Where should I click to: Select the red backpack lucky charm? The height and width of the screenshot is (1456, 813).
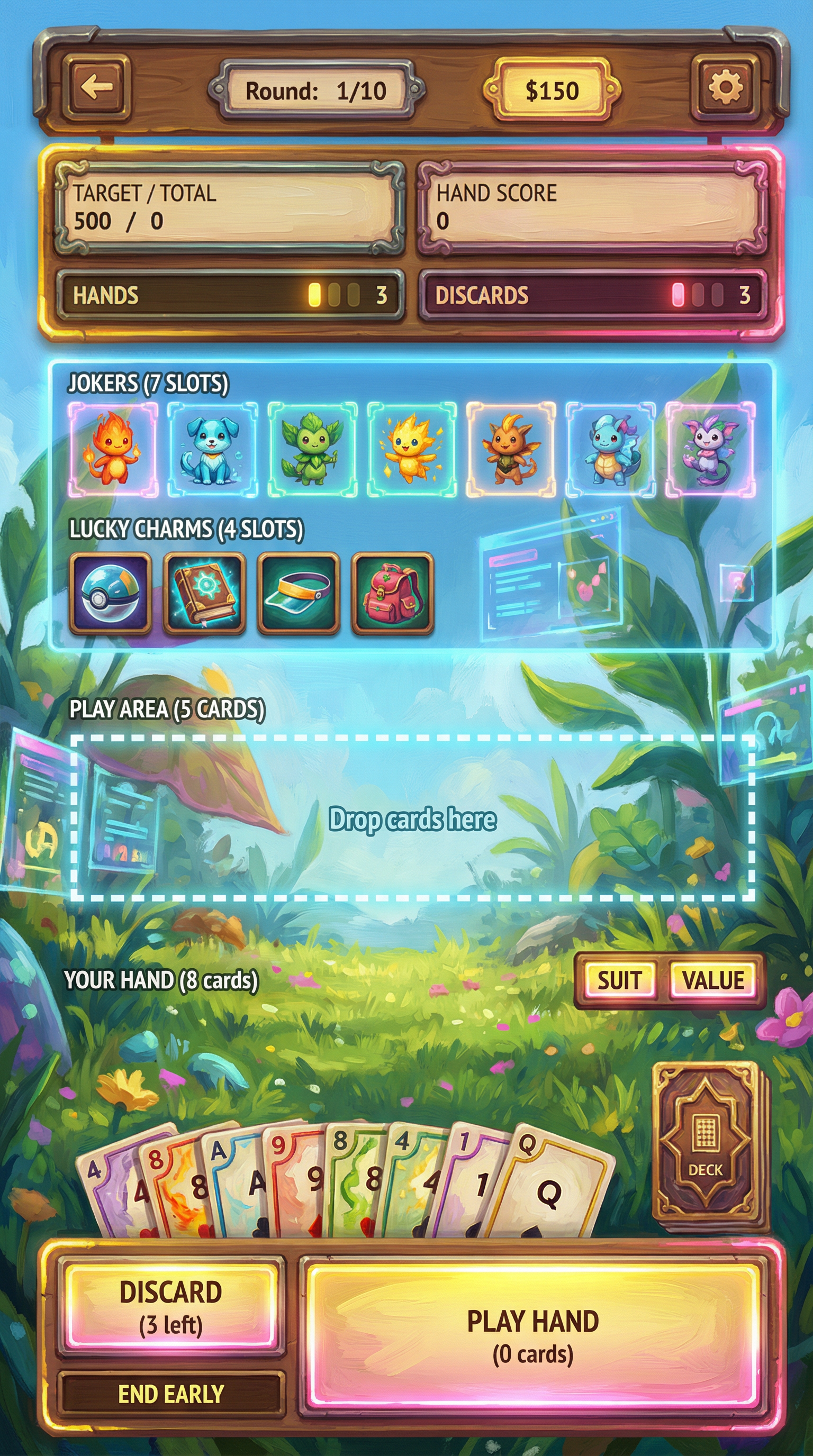(x=392, y=593)
